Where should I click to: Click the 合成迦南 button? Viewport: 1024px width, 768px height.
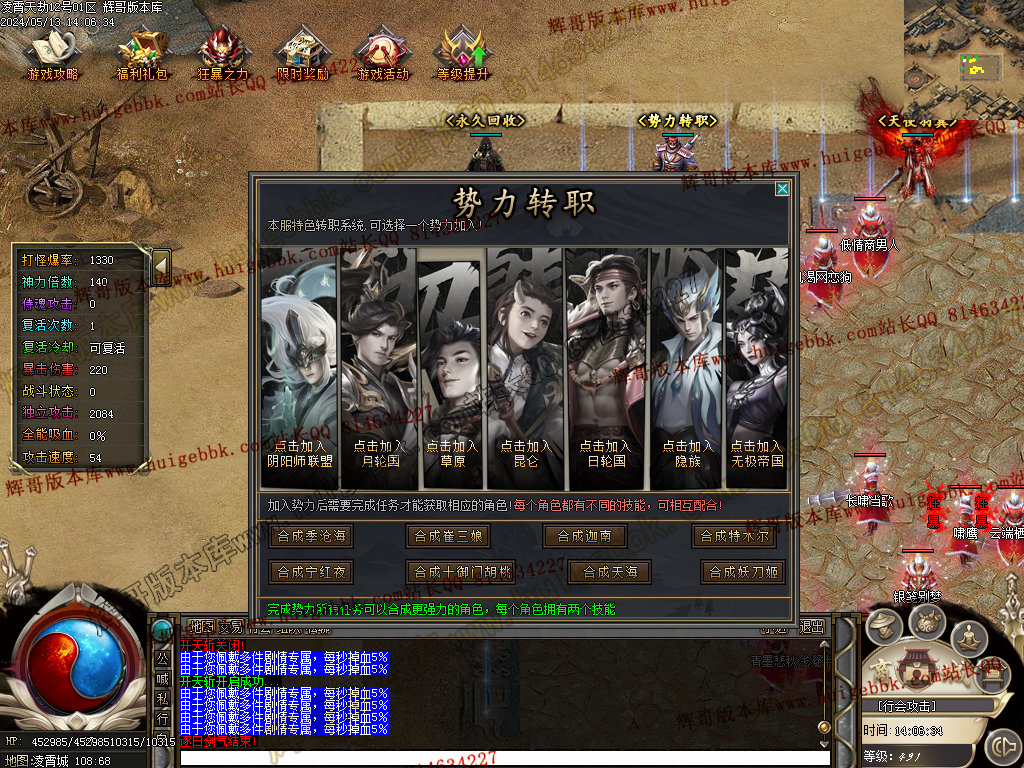point(584,536)
